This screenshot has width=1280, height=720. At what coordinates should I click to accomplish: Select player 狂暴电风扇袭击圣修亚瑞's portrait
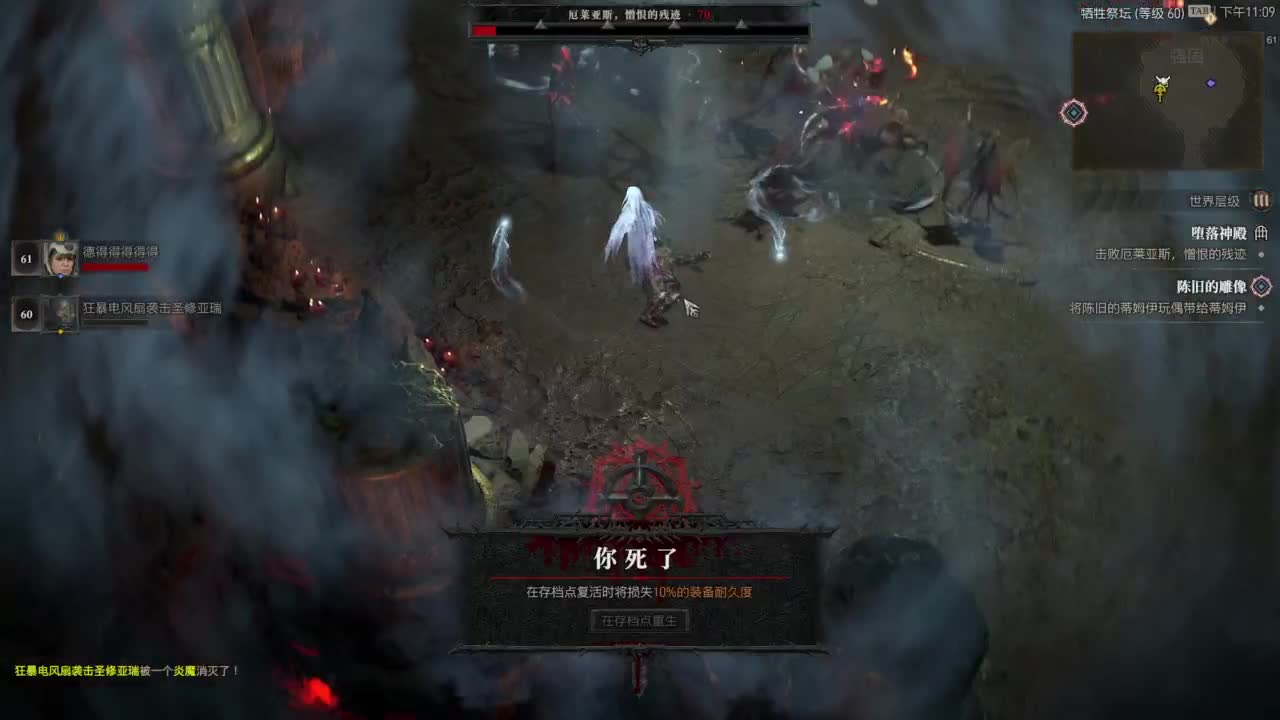point(63,312)
